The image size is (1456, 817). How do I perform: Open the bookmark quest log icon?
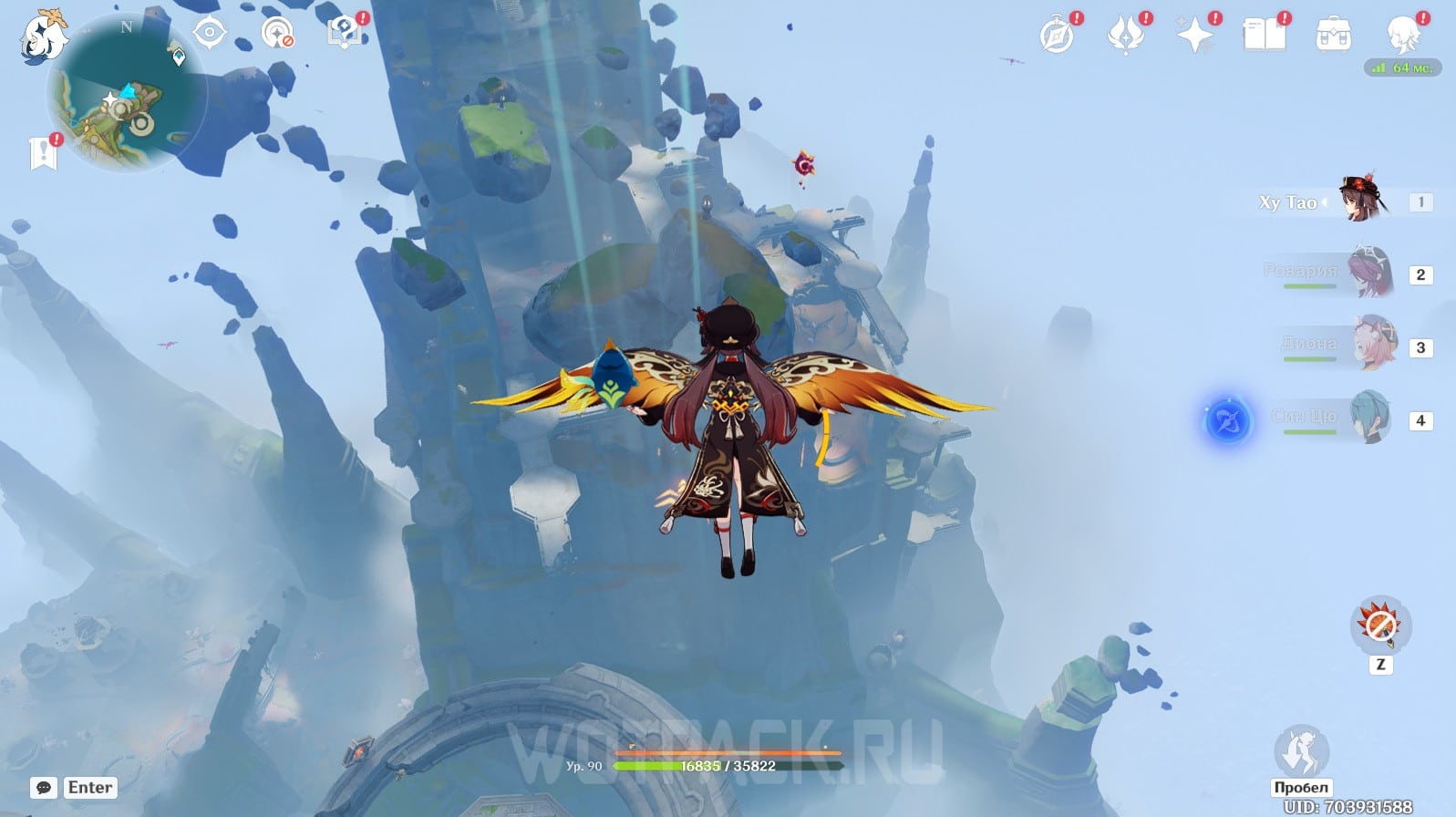43,153
